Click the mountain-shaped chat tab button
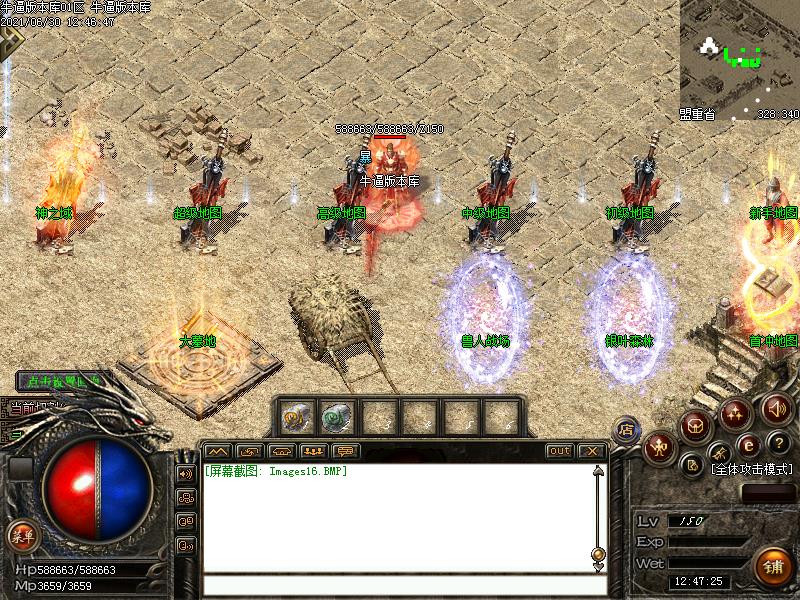 [217, 451]
